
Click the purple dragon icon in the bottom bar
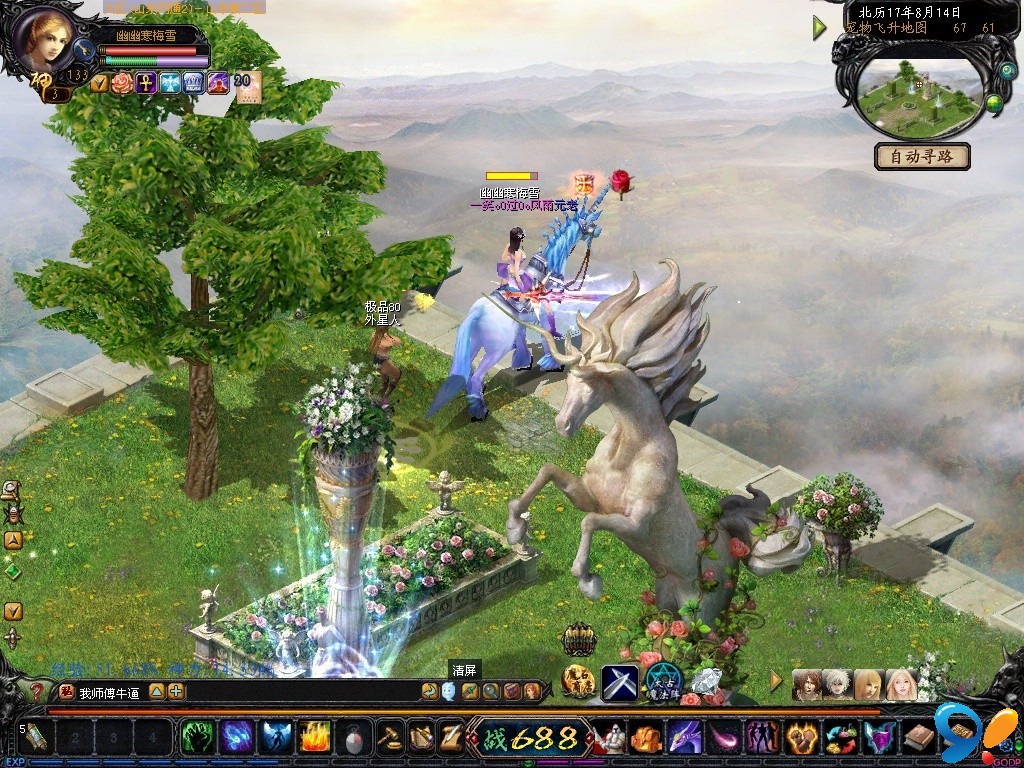685,739
